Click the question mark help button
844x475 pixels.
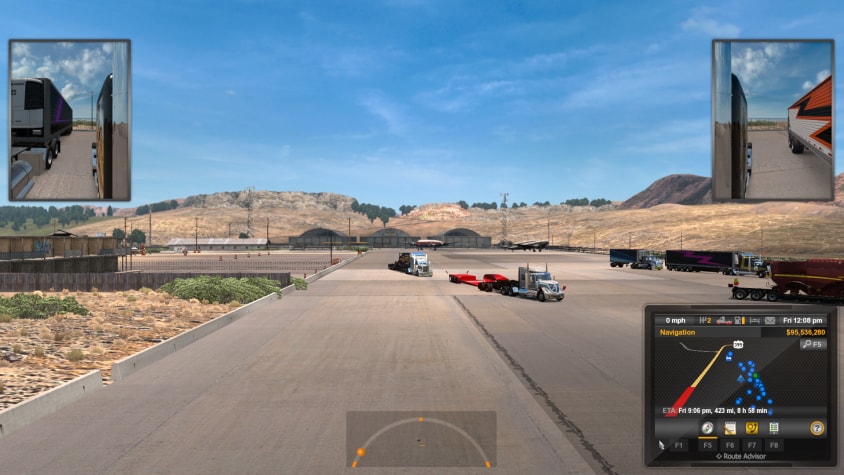pos(817,427)
